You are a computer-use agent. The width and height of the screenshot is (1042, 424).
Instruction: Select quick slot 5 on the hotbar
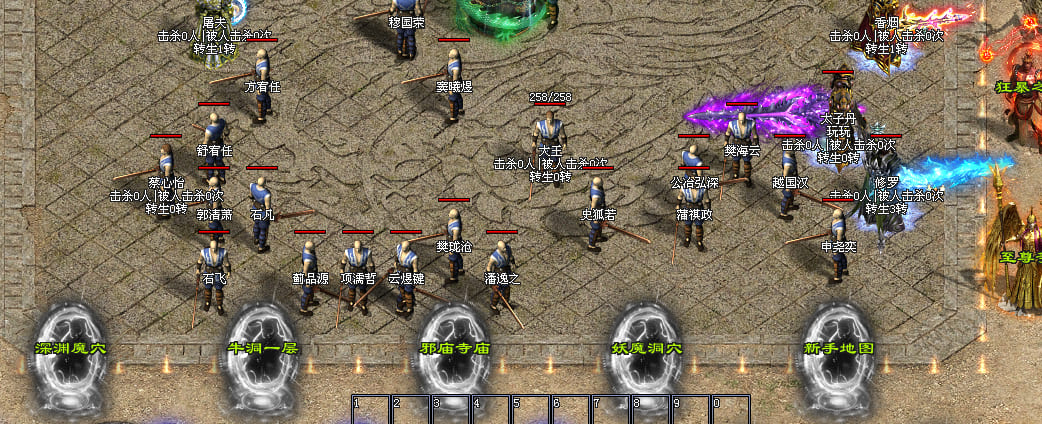pos(531,410)
